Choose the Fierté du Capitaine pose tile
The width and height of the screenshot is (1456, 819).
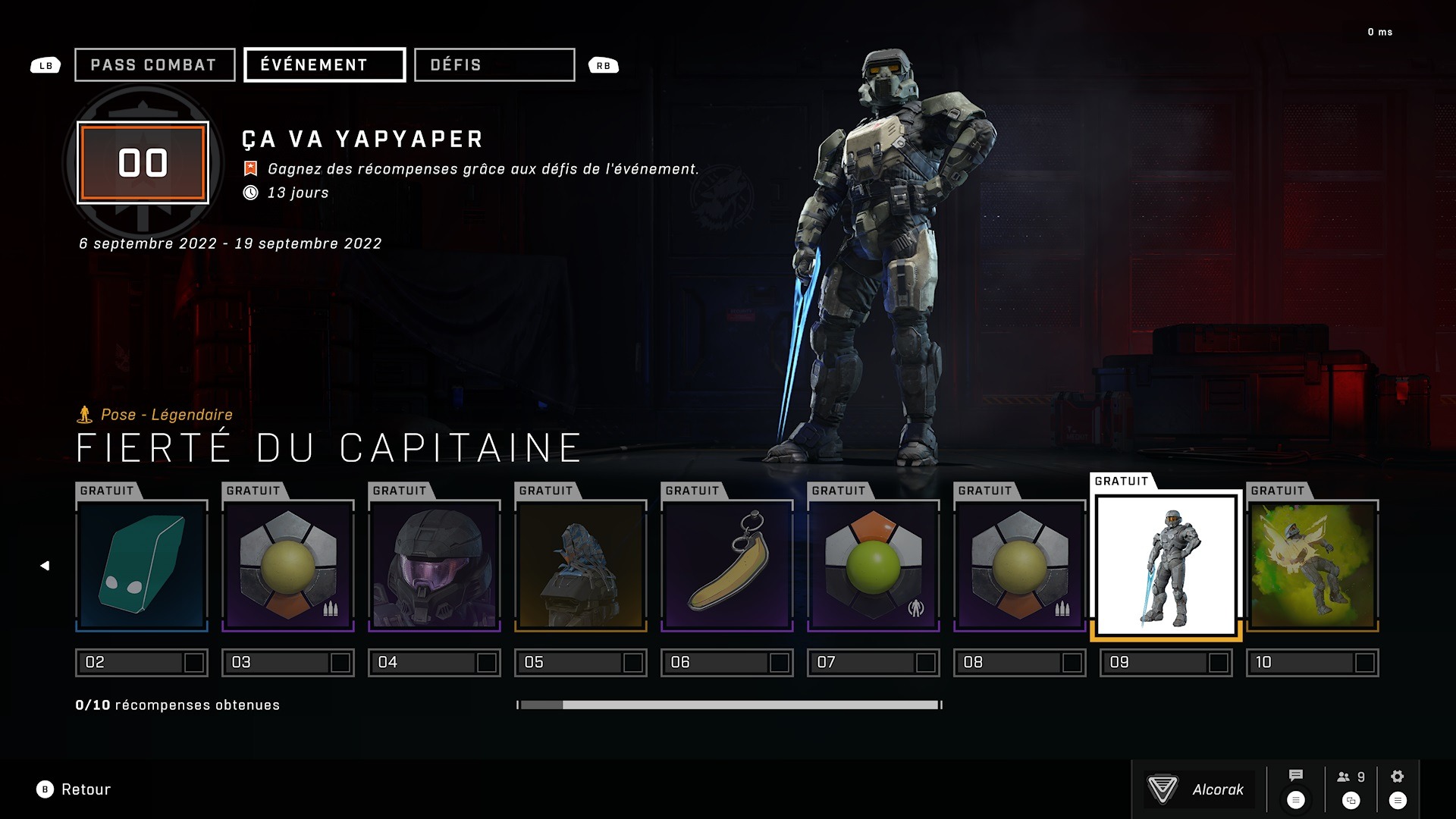1166,566
